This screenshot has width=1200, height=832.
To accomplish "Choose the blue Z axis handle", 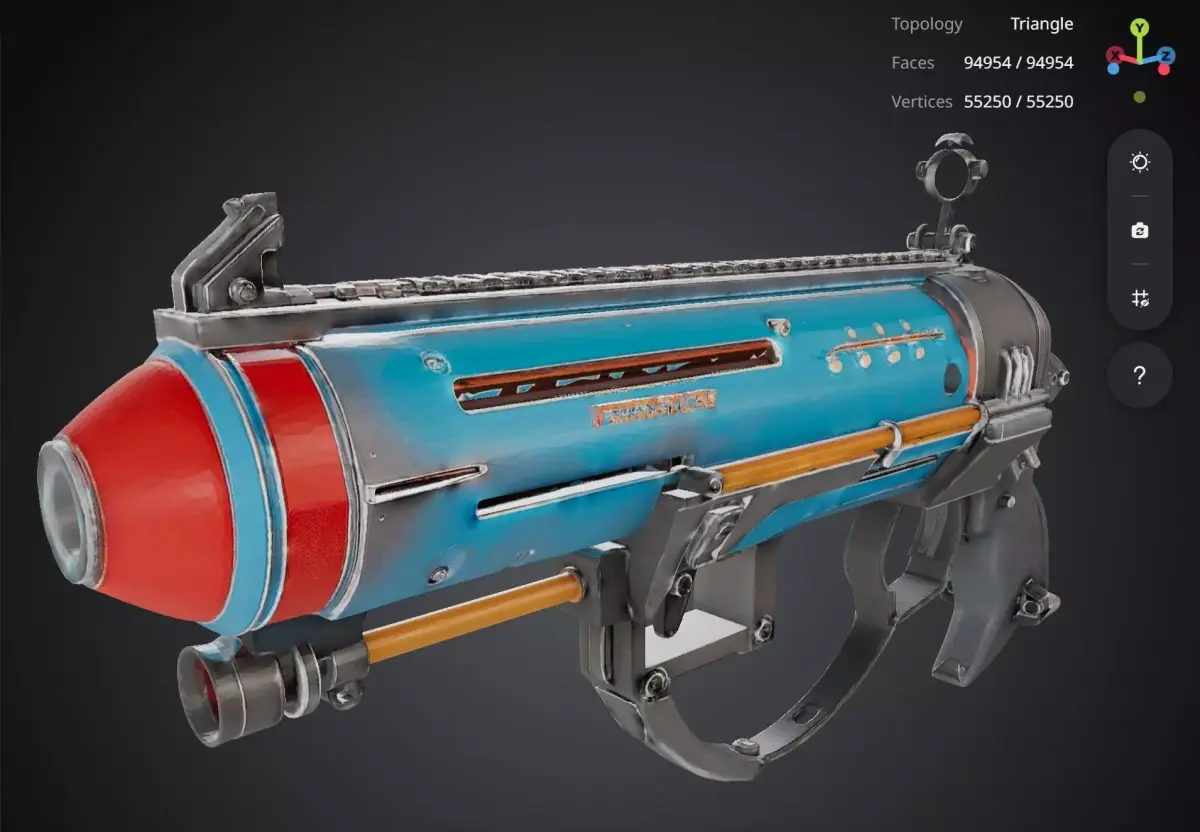I will [1166, 54].
